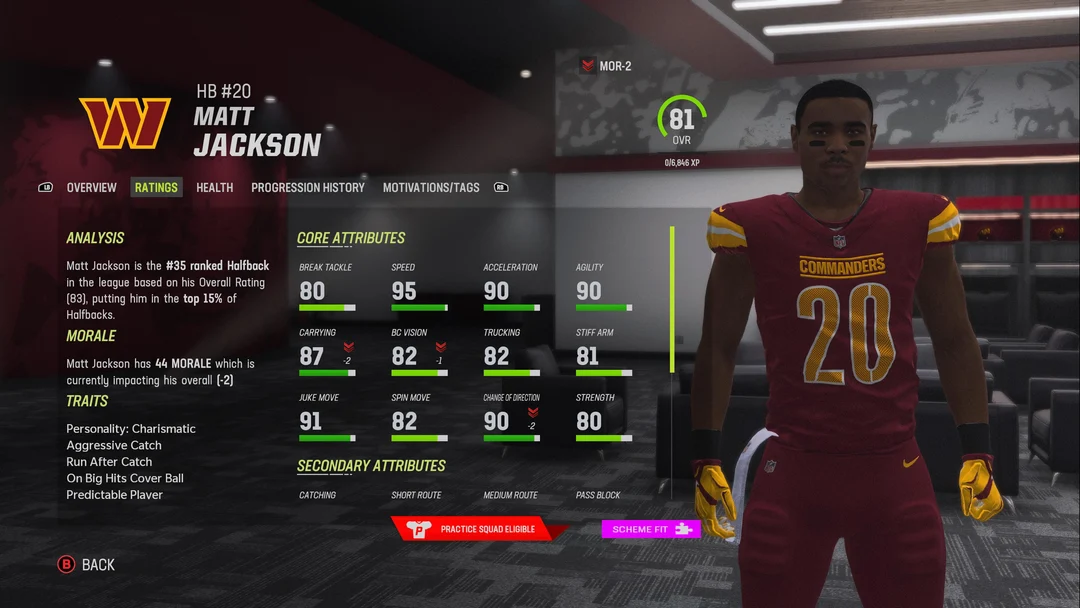Screen dimensions: 1080x608
Task: Click the Back button
Action: [87, 565]
